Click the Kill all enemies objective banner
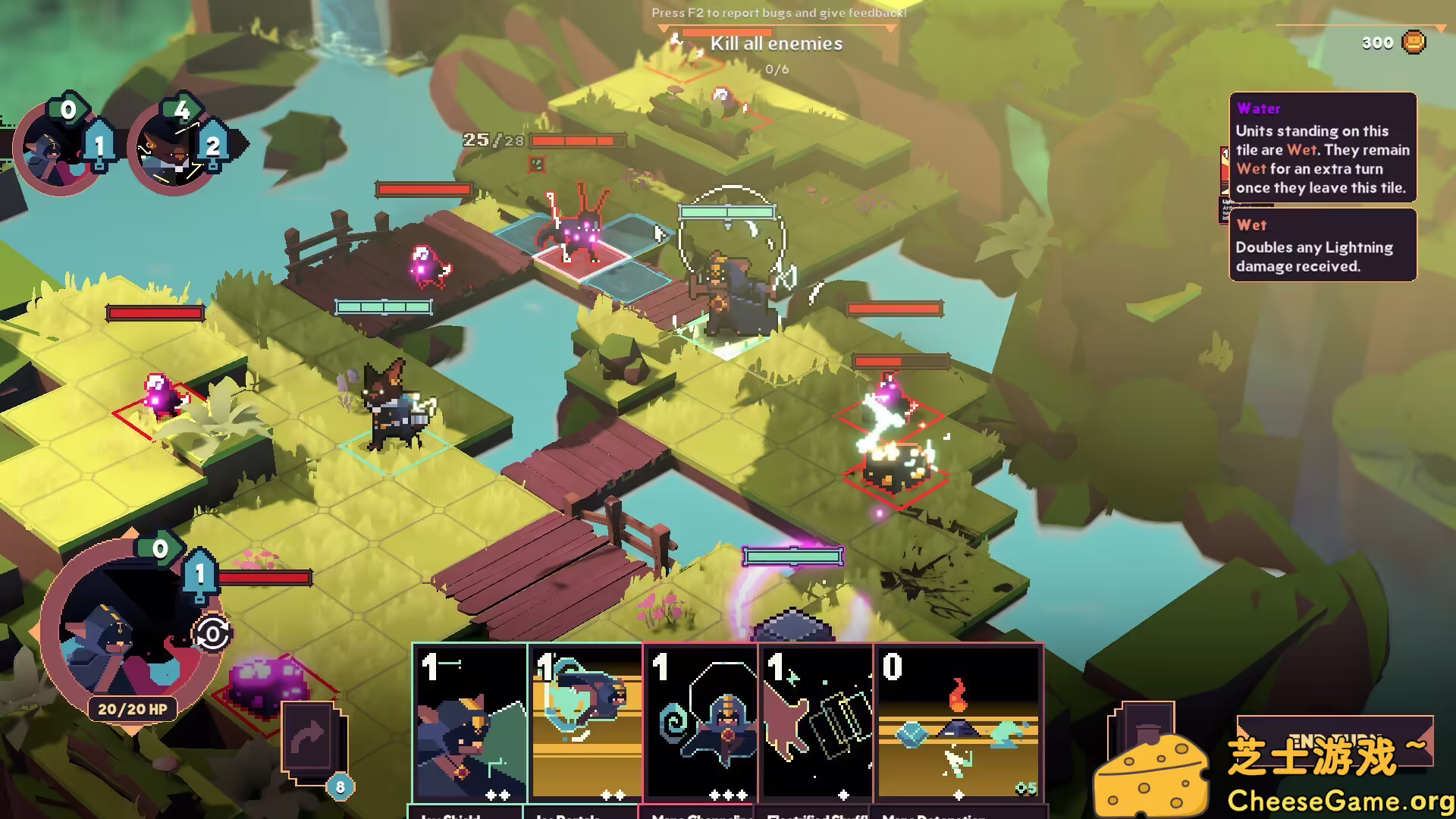Viewport: 1456px width, 819px height. pyautogui.click(x=776, y=43)
